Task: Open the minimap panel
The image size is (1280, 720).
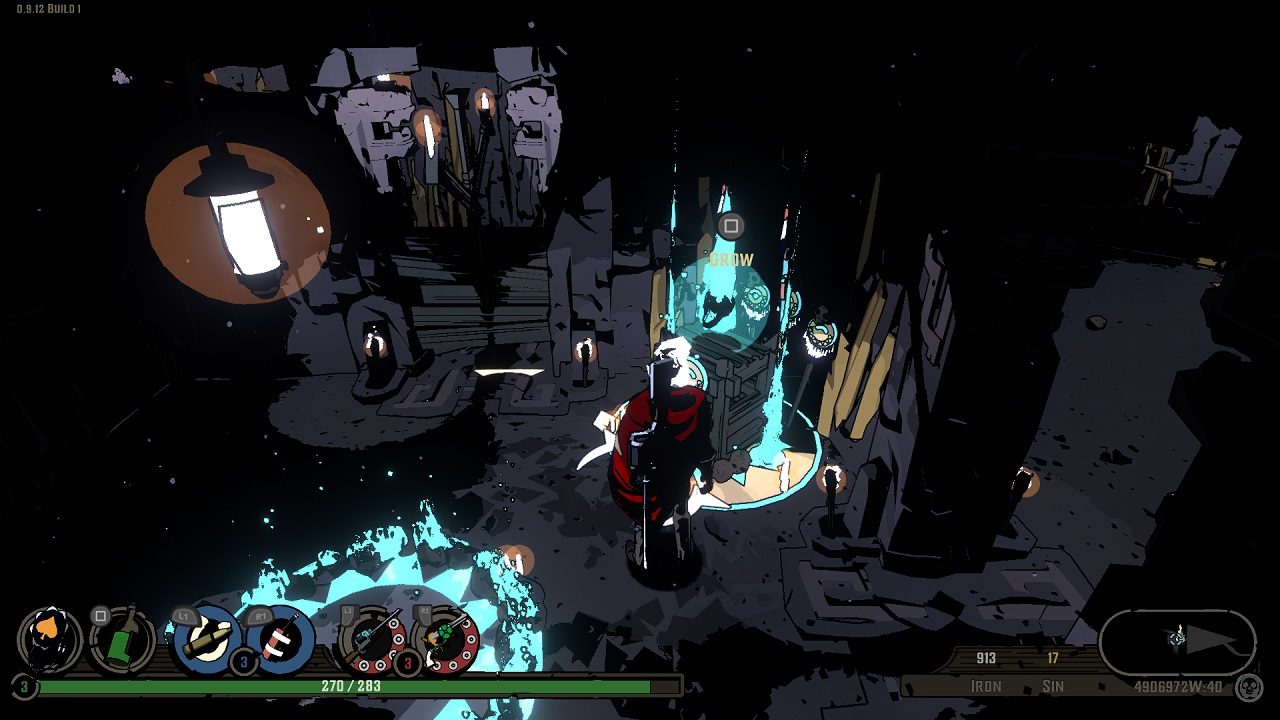Action: pyautogui.click(x=1177, y=642)
